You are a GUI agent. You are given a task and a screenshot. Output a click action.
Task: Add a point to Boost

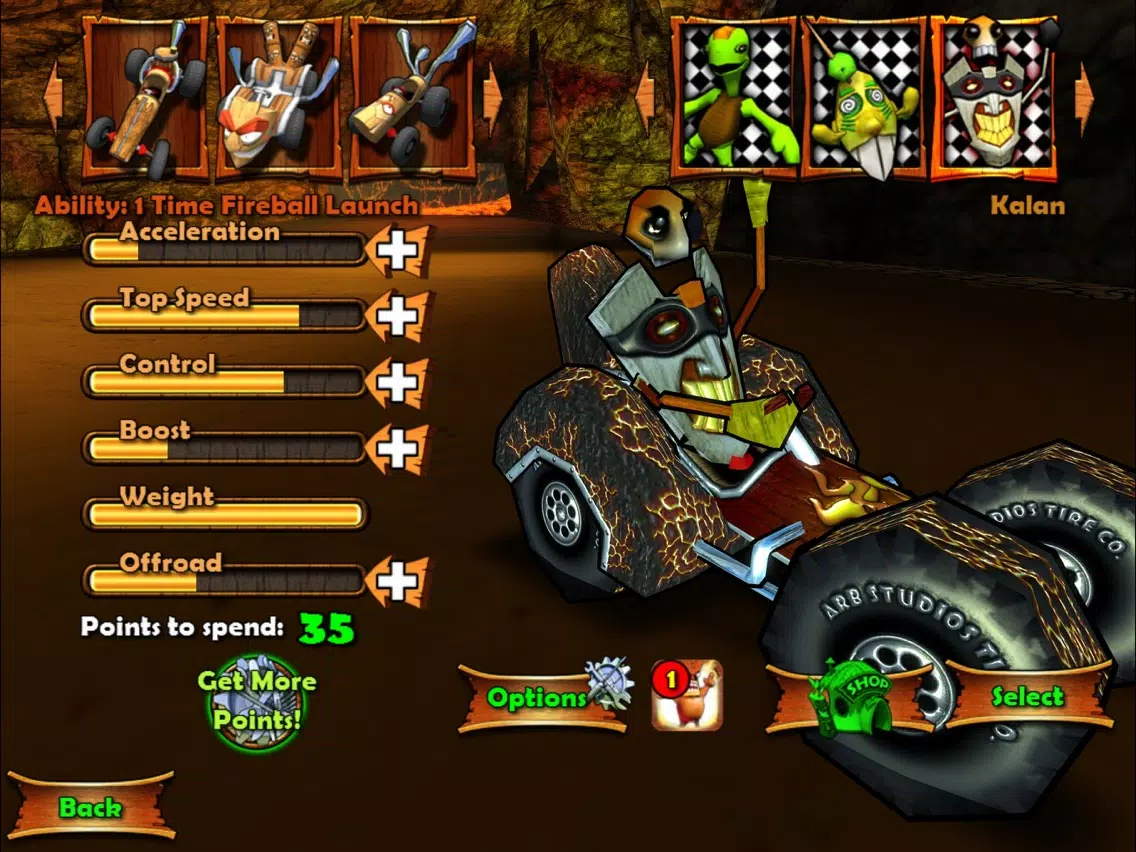click(397, 449)
